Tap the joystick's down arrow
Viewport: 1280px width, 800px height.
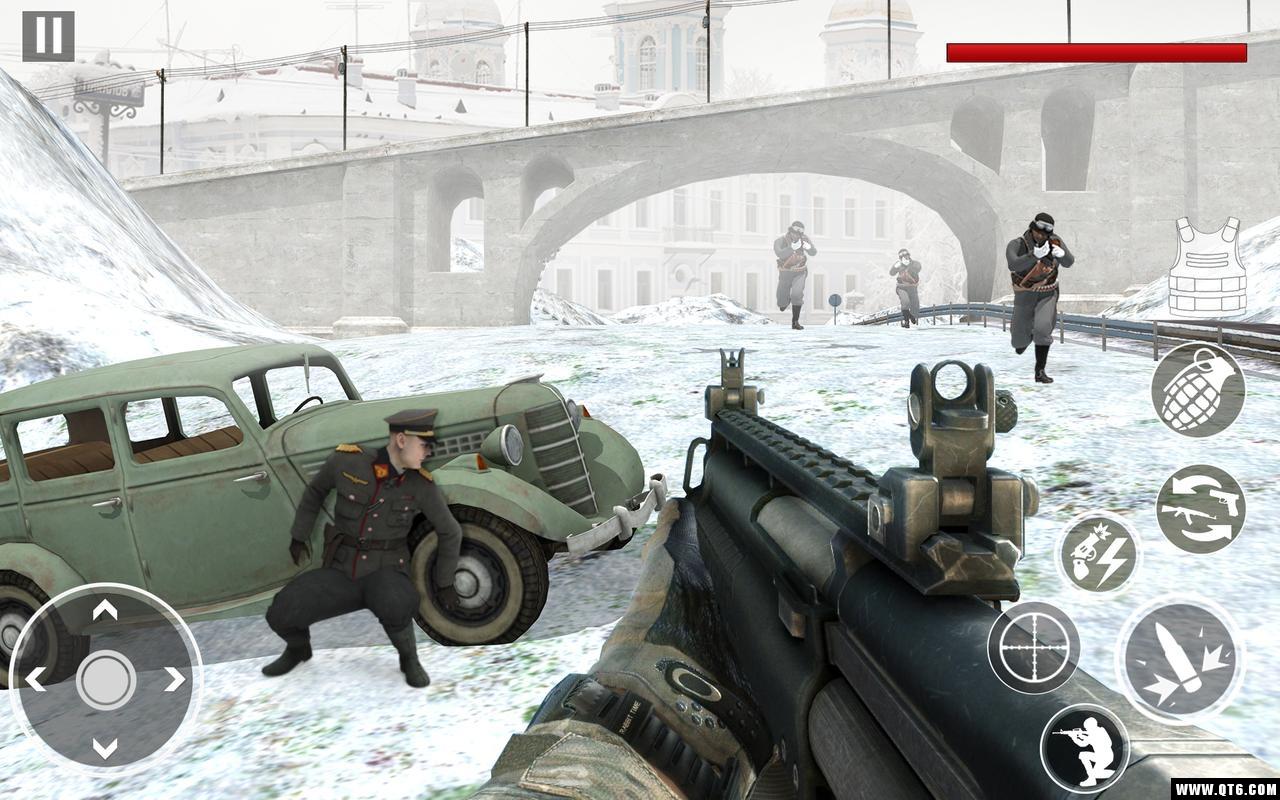[105, 748]
